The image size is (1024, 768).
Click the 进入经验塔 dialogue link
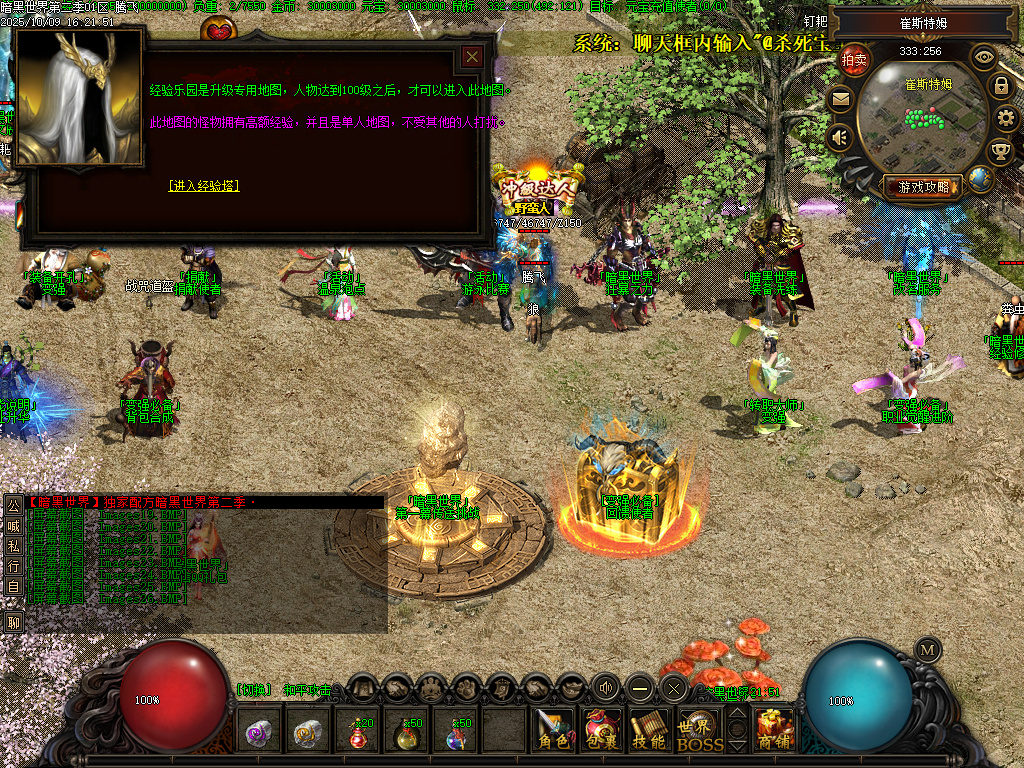(x=204, y=185)
